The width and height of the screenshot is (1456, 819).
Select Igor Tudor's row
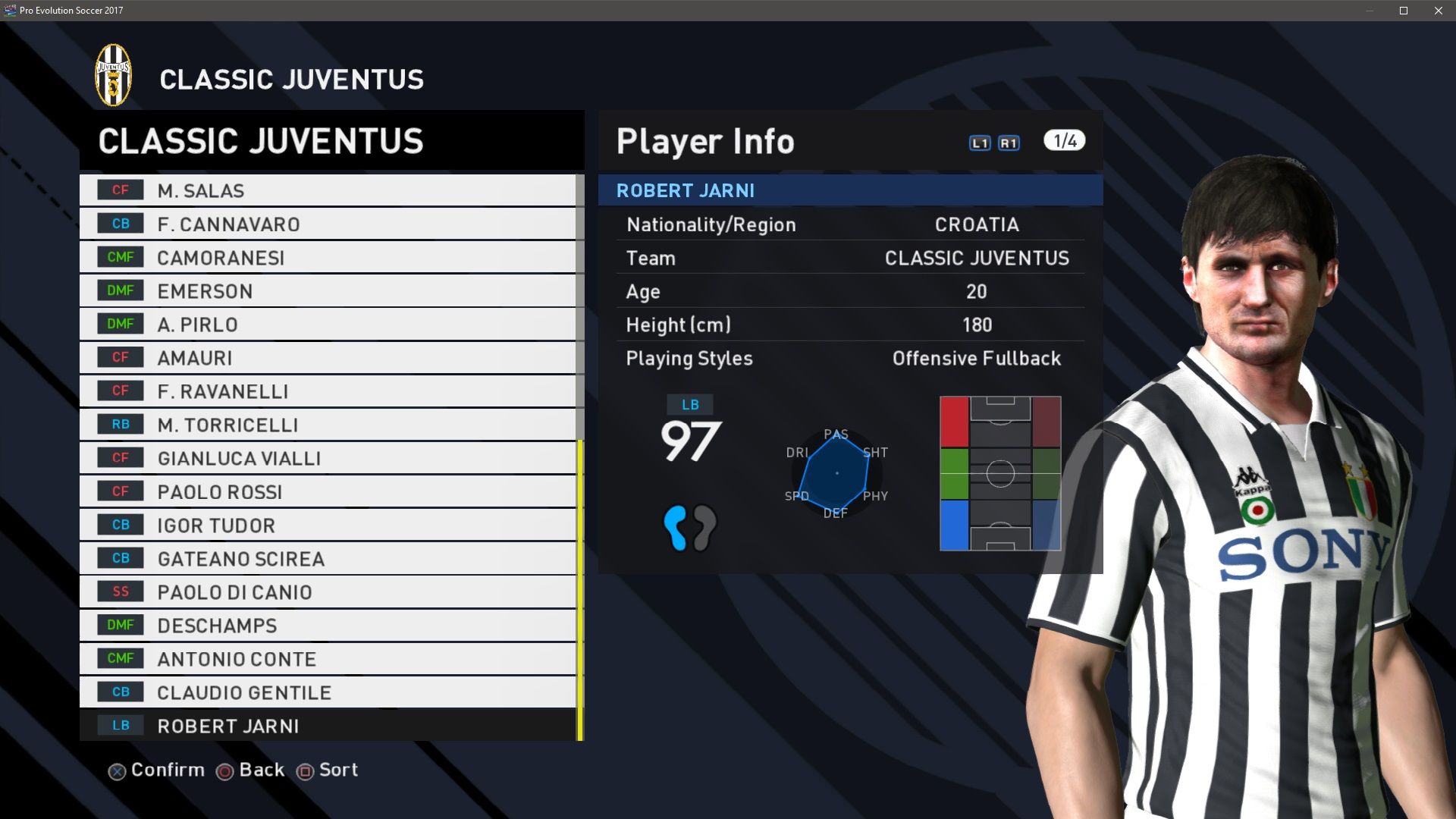[x=328, y=526]
